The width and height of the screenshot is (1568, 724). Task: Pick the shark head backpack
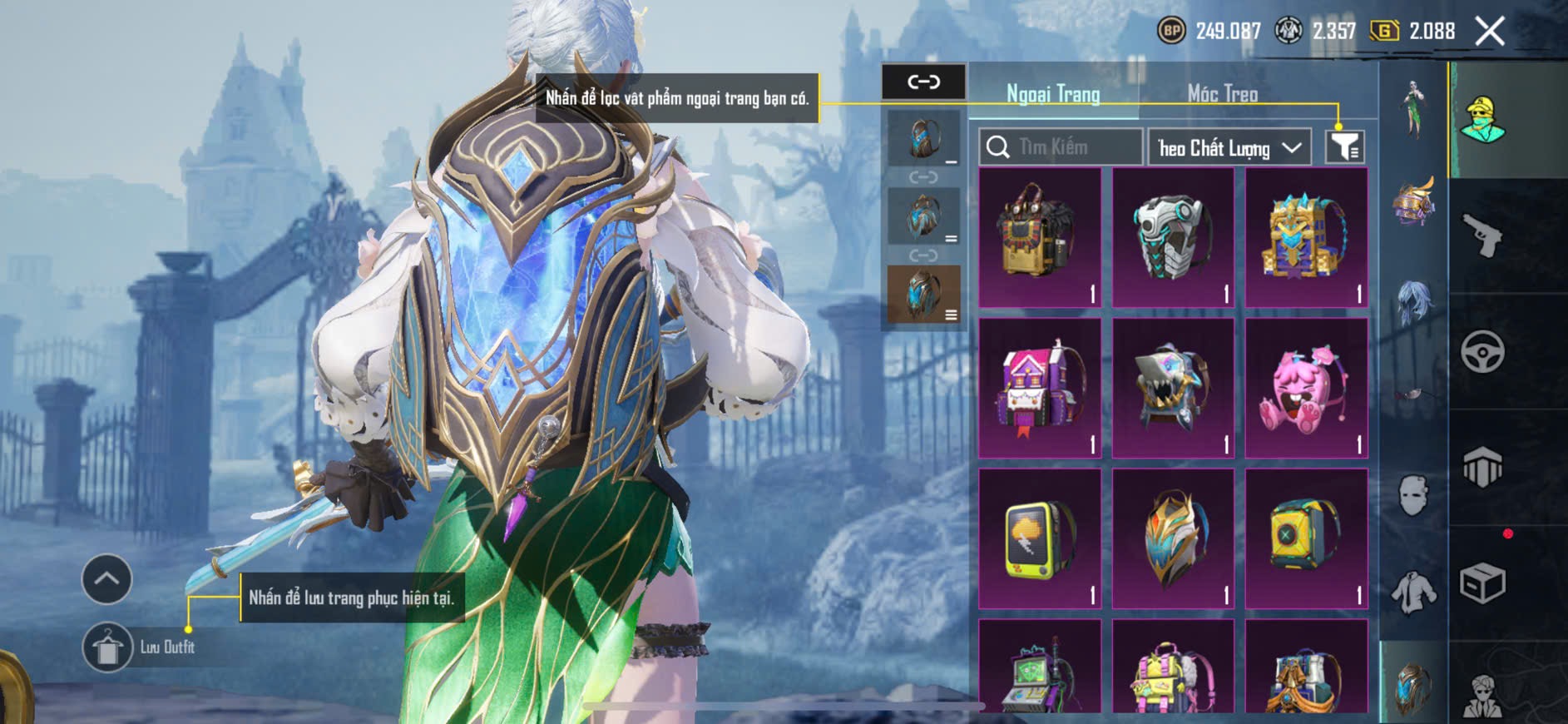click(x=1173, y=389)
